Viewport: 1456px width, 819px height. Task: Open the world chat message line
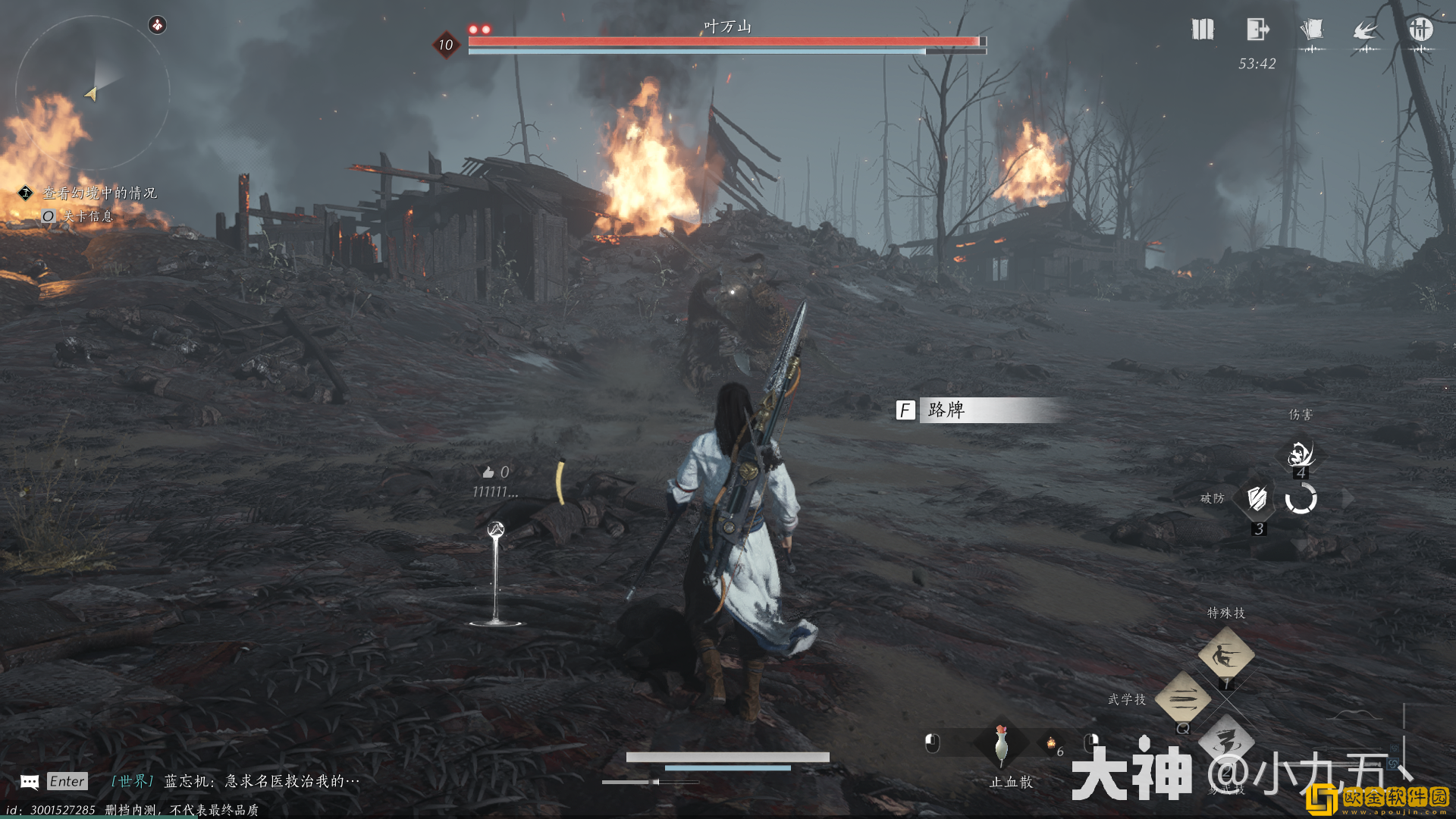(x=235, y=781)
